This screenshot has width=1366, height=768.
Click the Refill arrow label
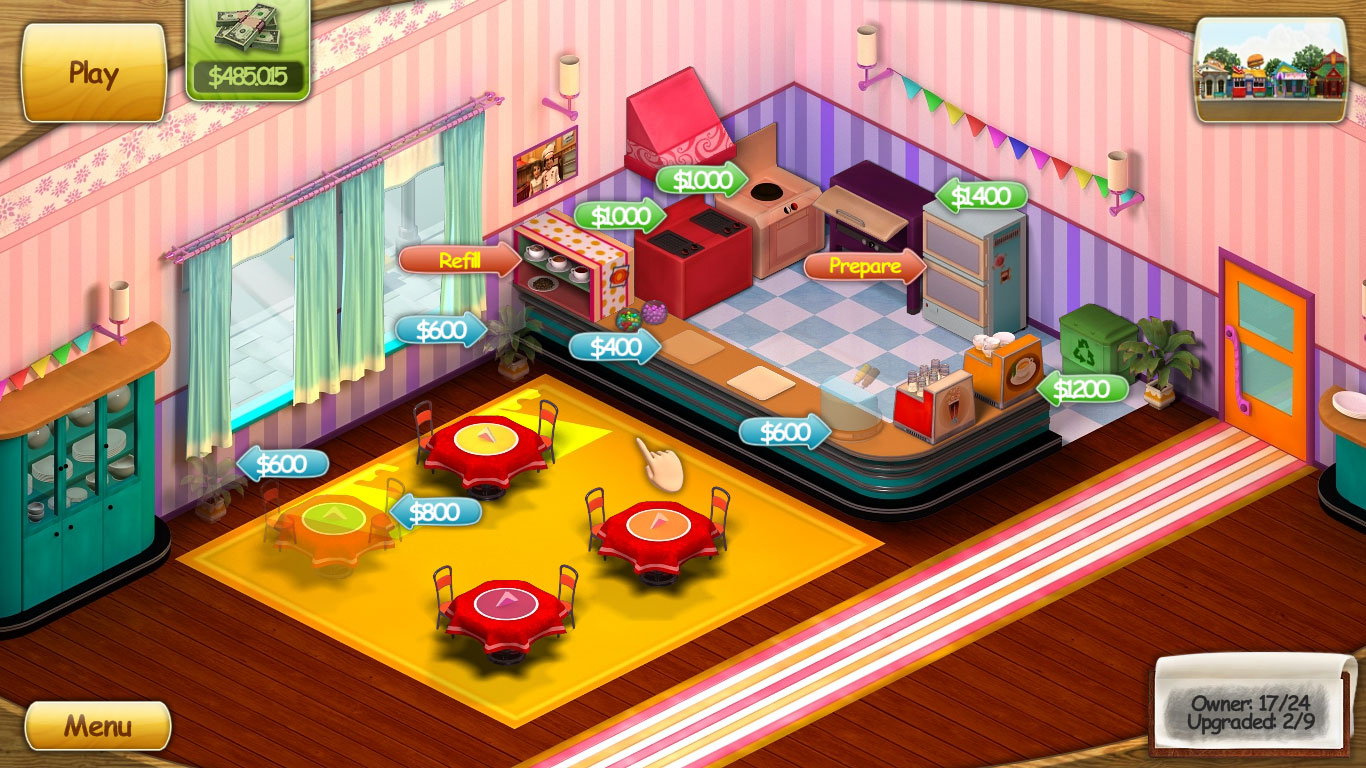tap(459, 261)
